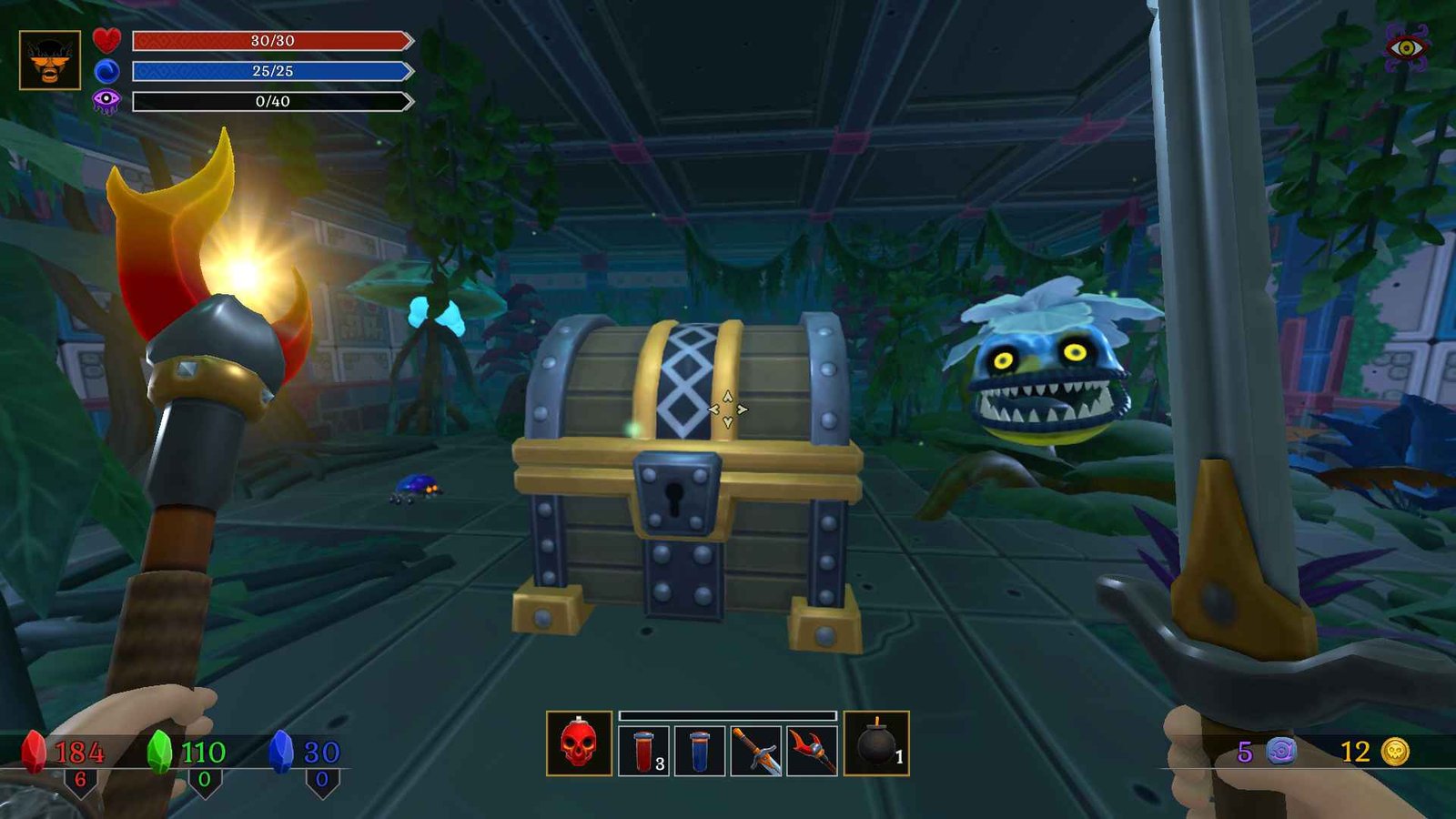Select the blue mana potion slot
Viewport: 1456px width, 819px height.
click(x=700, y=751)
